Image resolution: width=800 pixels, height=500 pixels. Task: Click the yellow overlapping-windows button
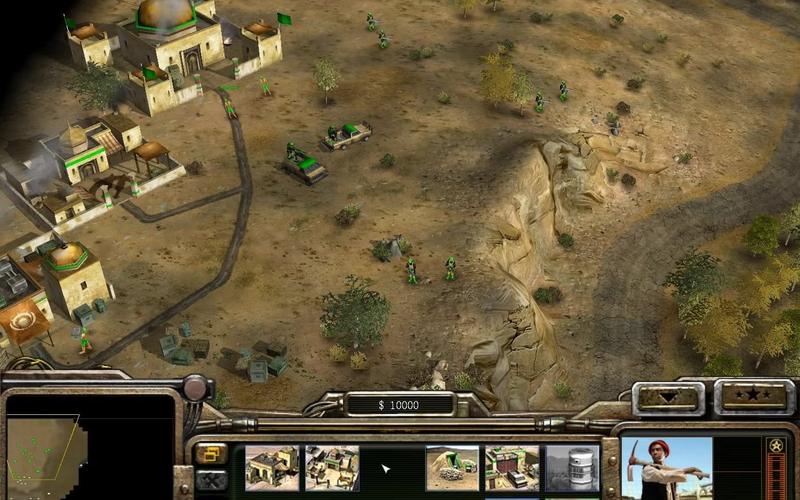(210, 455)
